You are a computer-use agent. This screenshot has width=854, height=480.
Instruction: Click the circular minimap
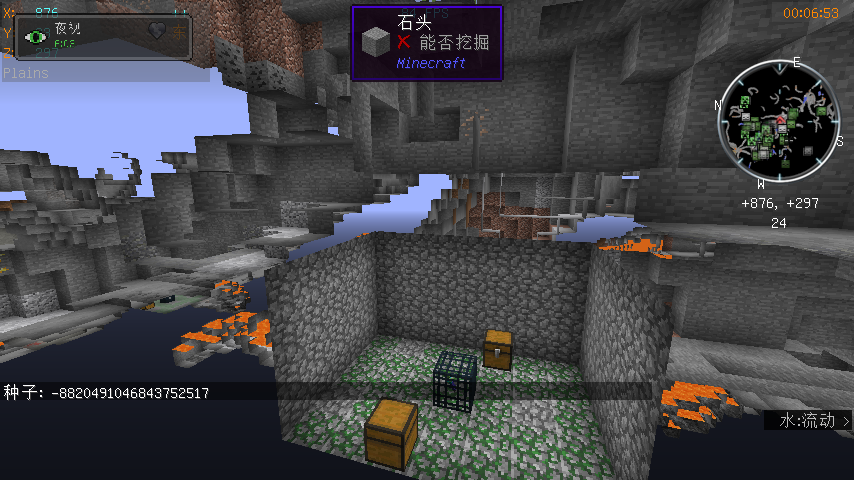777,121
